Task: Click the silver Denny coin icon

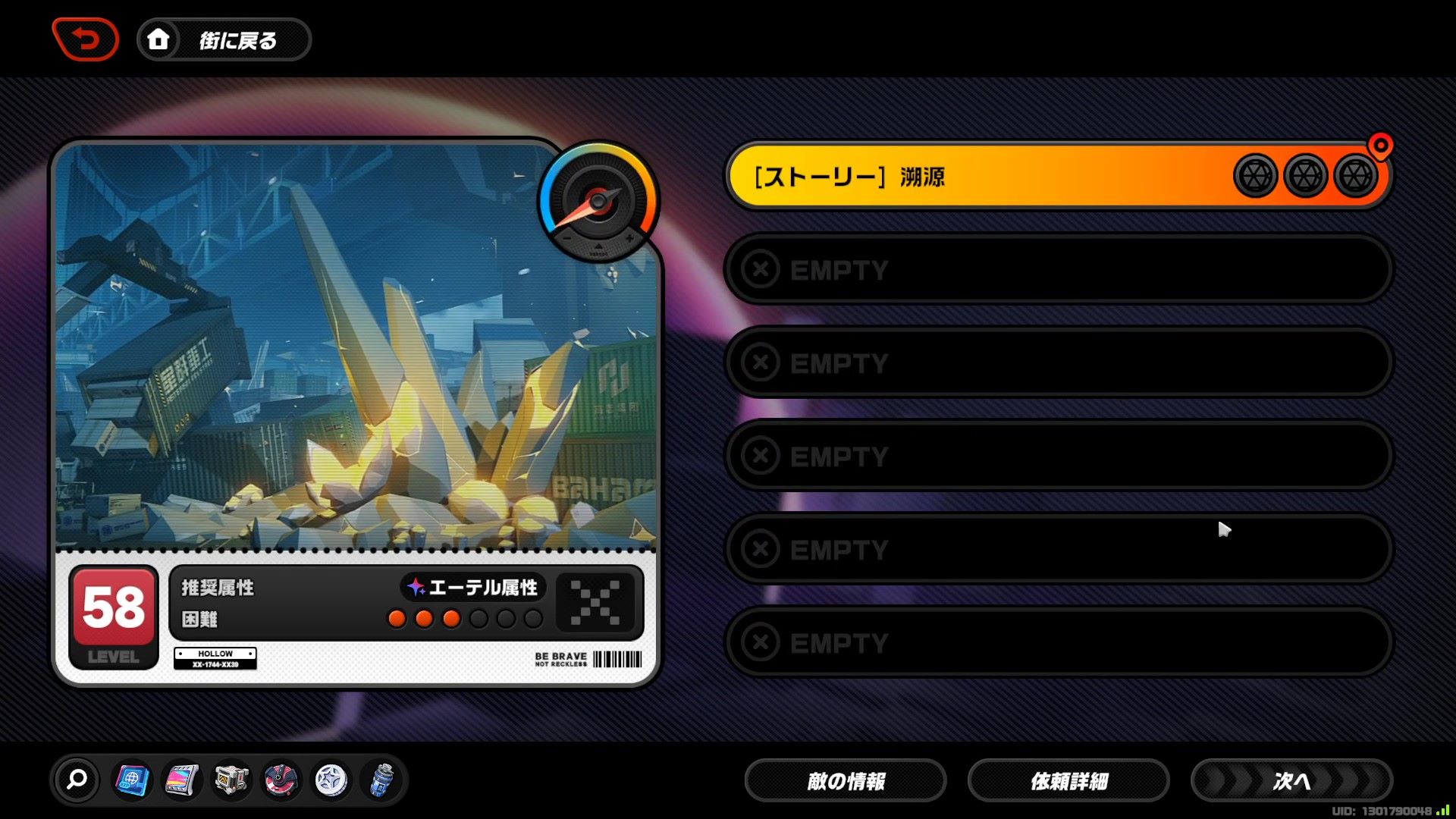Action: (331, 780)
